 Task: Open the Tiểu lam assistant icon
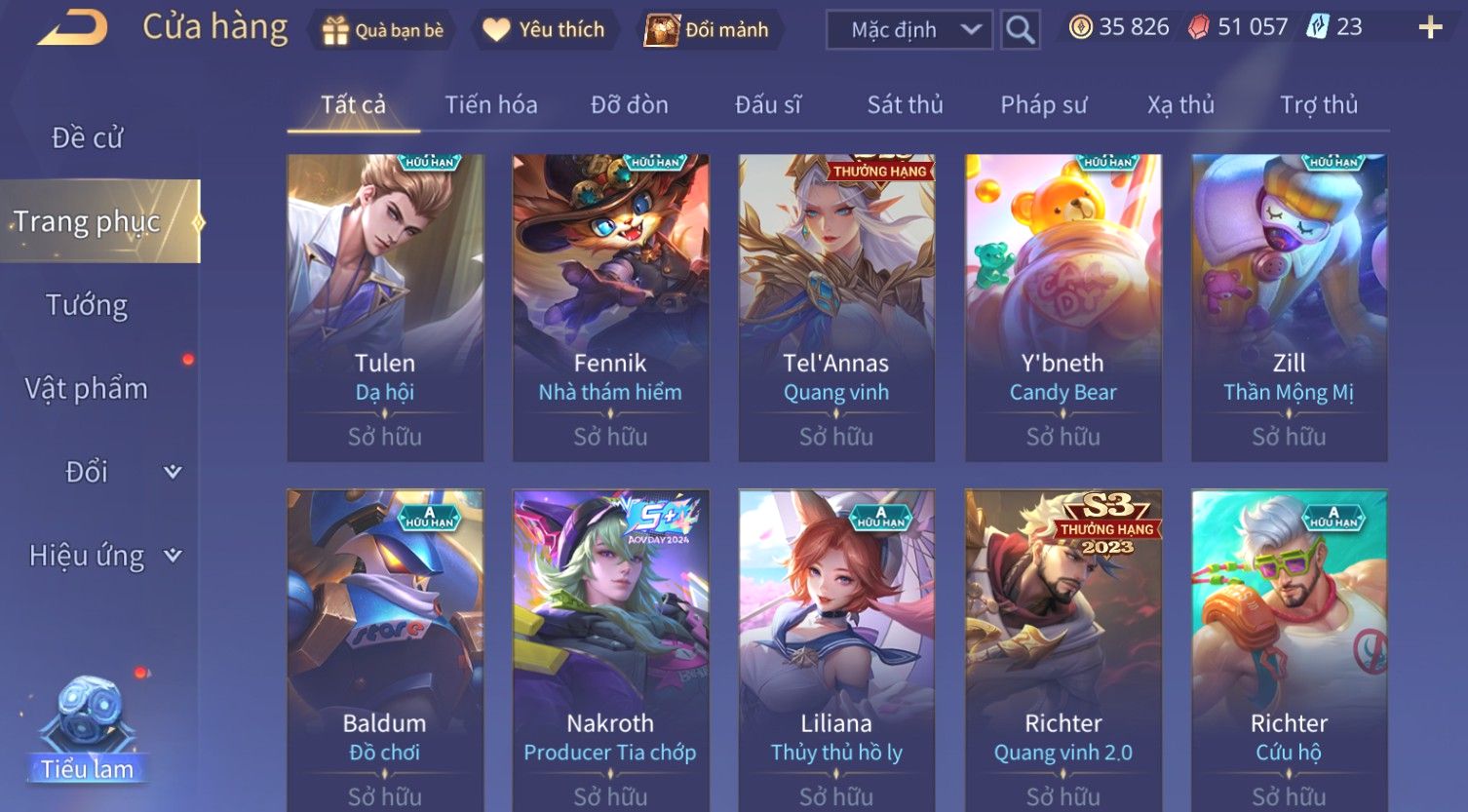tap(88, 731)
